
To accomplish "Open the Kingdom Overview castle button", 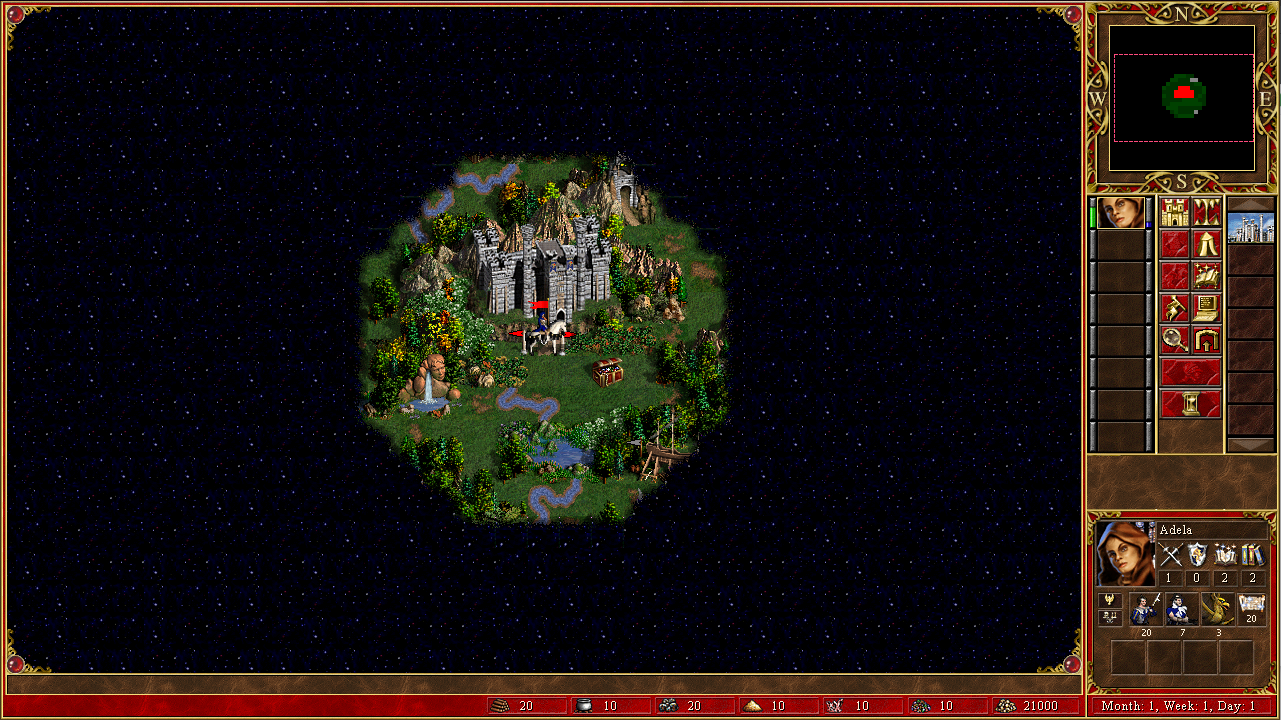I will [x=1175, y=213].
